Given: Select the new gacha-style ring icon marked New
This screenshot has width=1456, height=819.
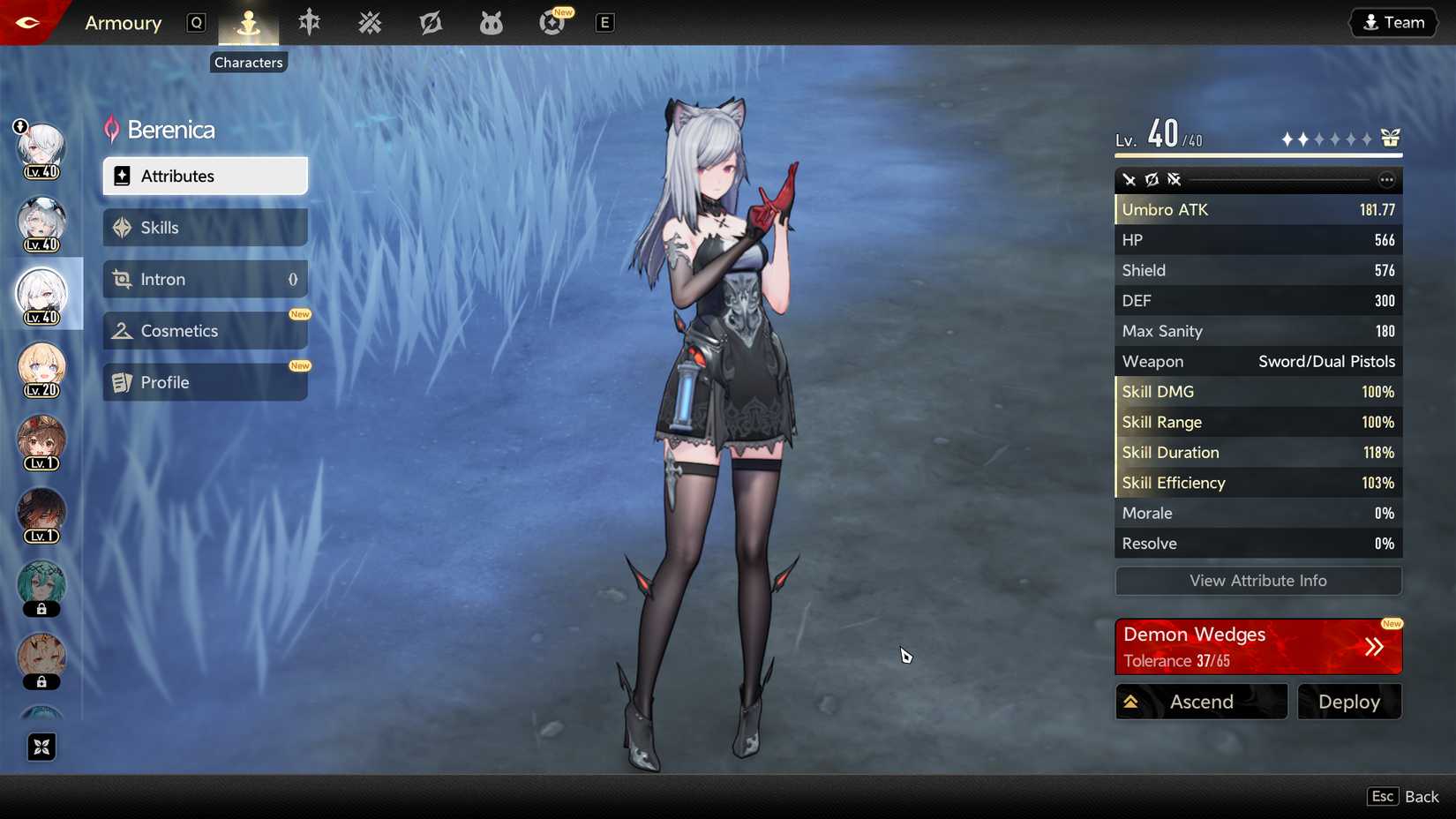Looking at the screenshot, I should click(x=552, y=22).
